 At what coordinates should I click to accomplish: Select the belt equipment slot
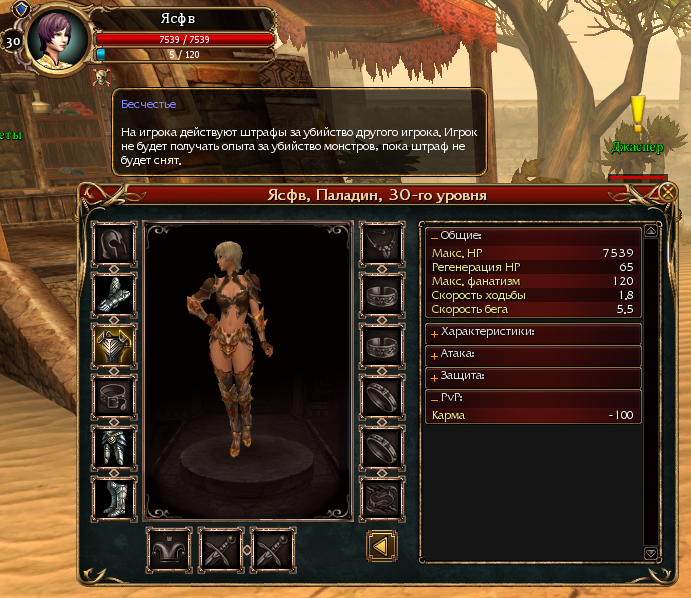tap(113, 396)
